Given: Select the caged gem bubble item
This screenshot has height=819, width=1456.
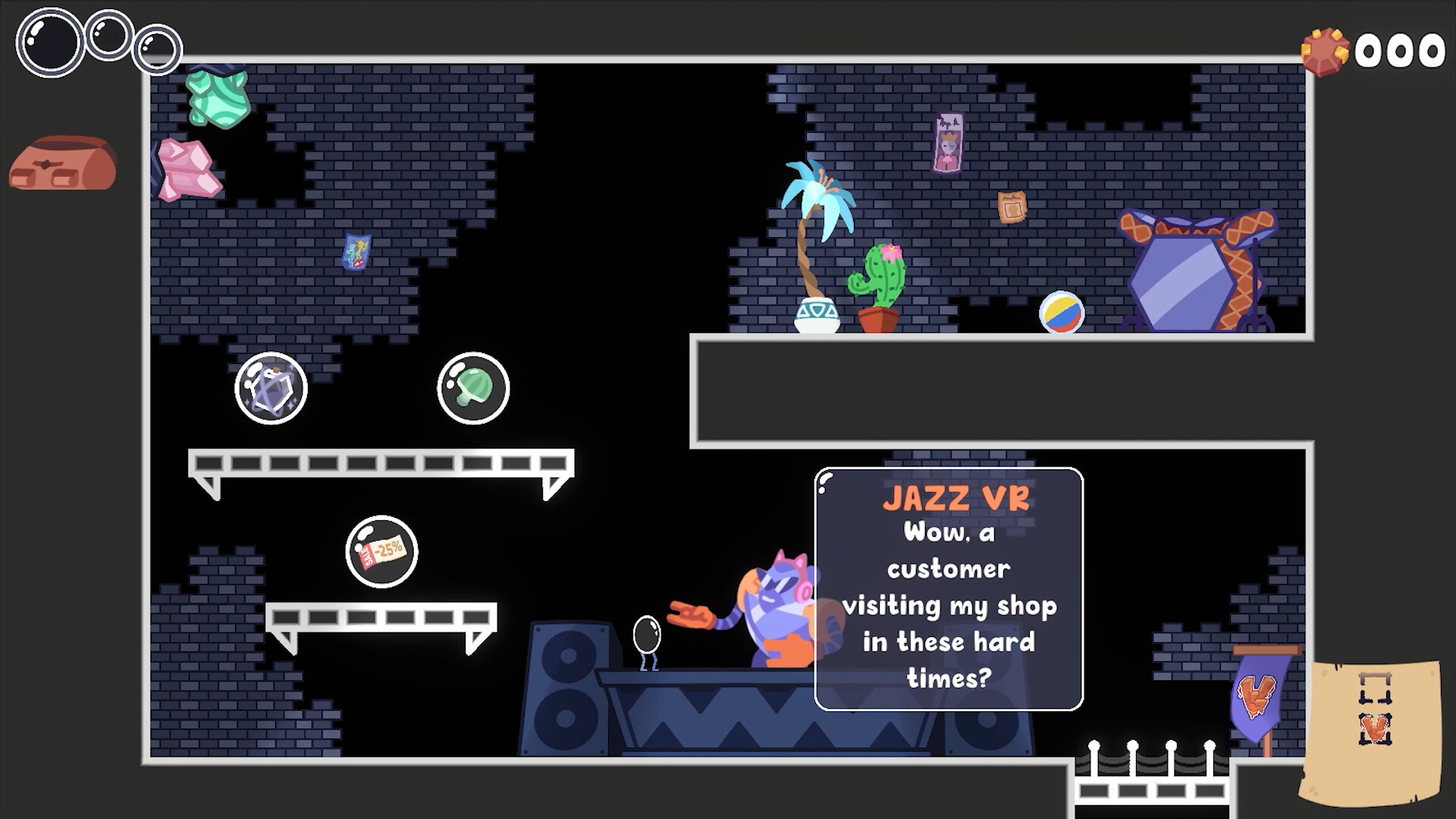Looking at the screenshot, I should click(271, 388).
